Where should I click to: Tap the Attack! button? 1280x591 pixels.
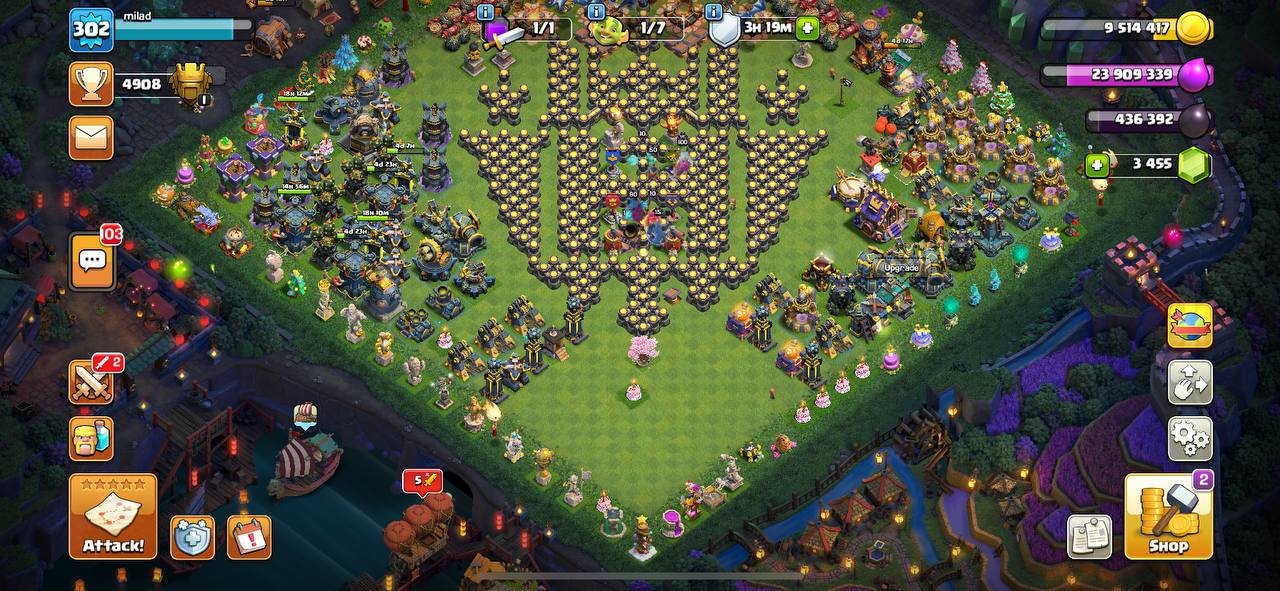click(113, 516)
